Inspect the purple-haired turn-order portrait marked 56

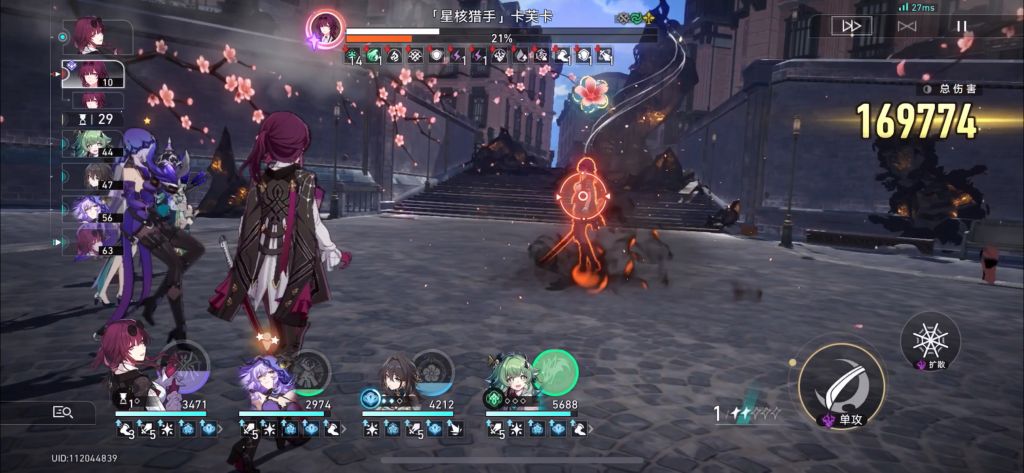tap(93, 209)
